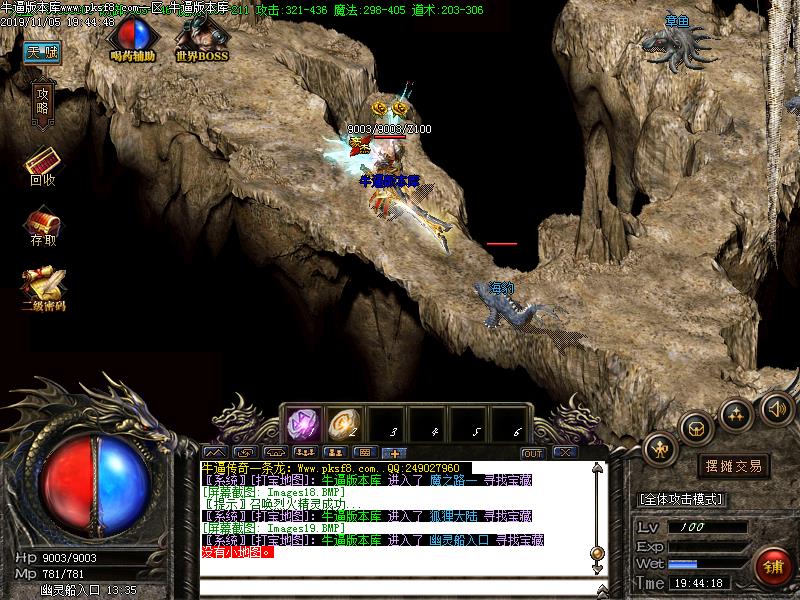Click the round bag icon button
Image resolution: width=800 pixels, height=600 pixels.
(697, 427)
